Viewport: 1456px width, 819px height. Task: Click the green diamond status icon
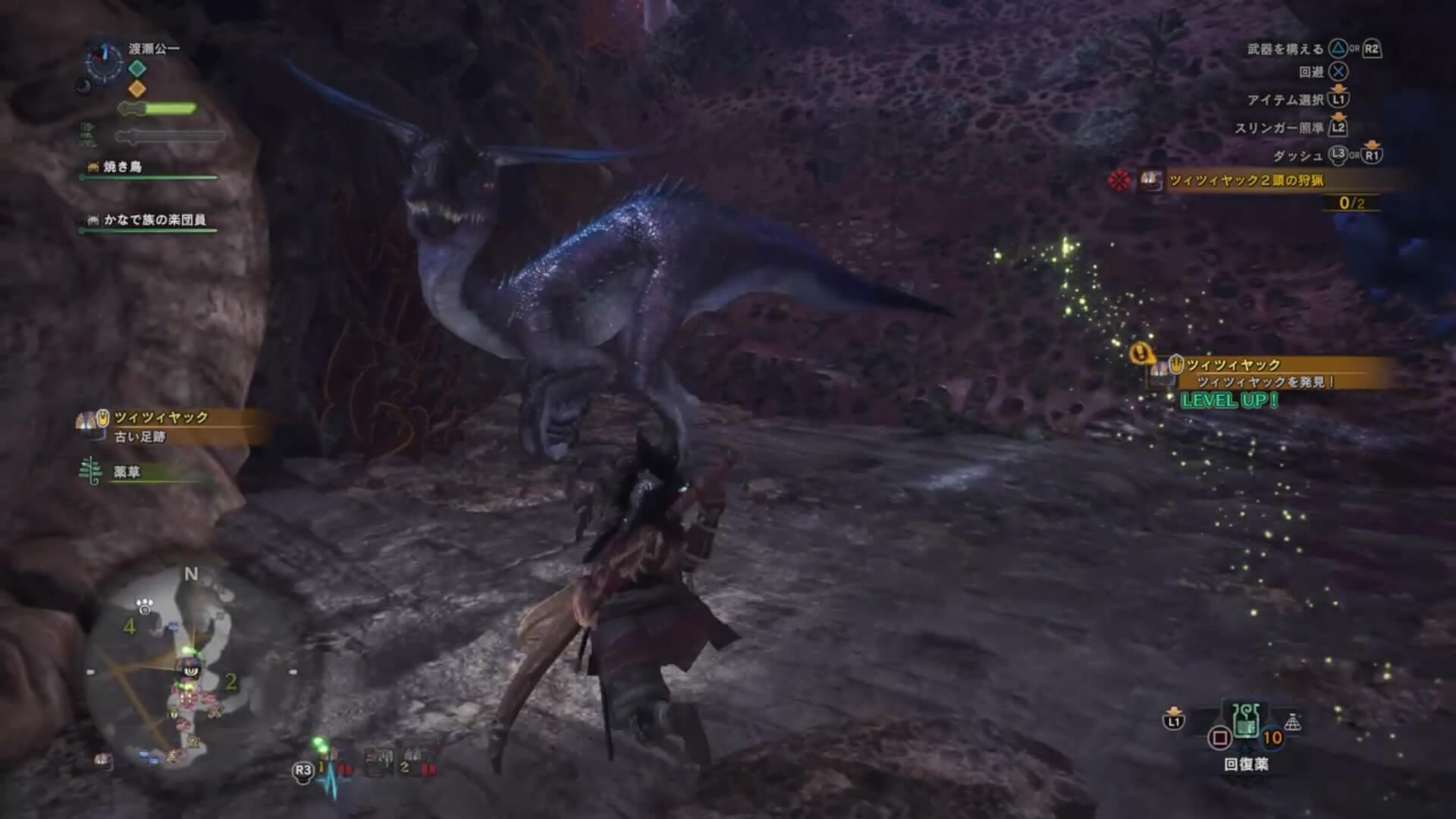tap(137, 68)
